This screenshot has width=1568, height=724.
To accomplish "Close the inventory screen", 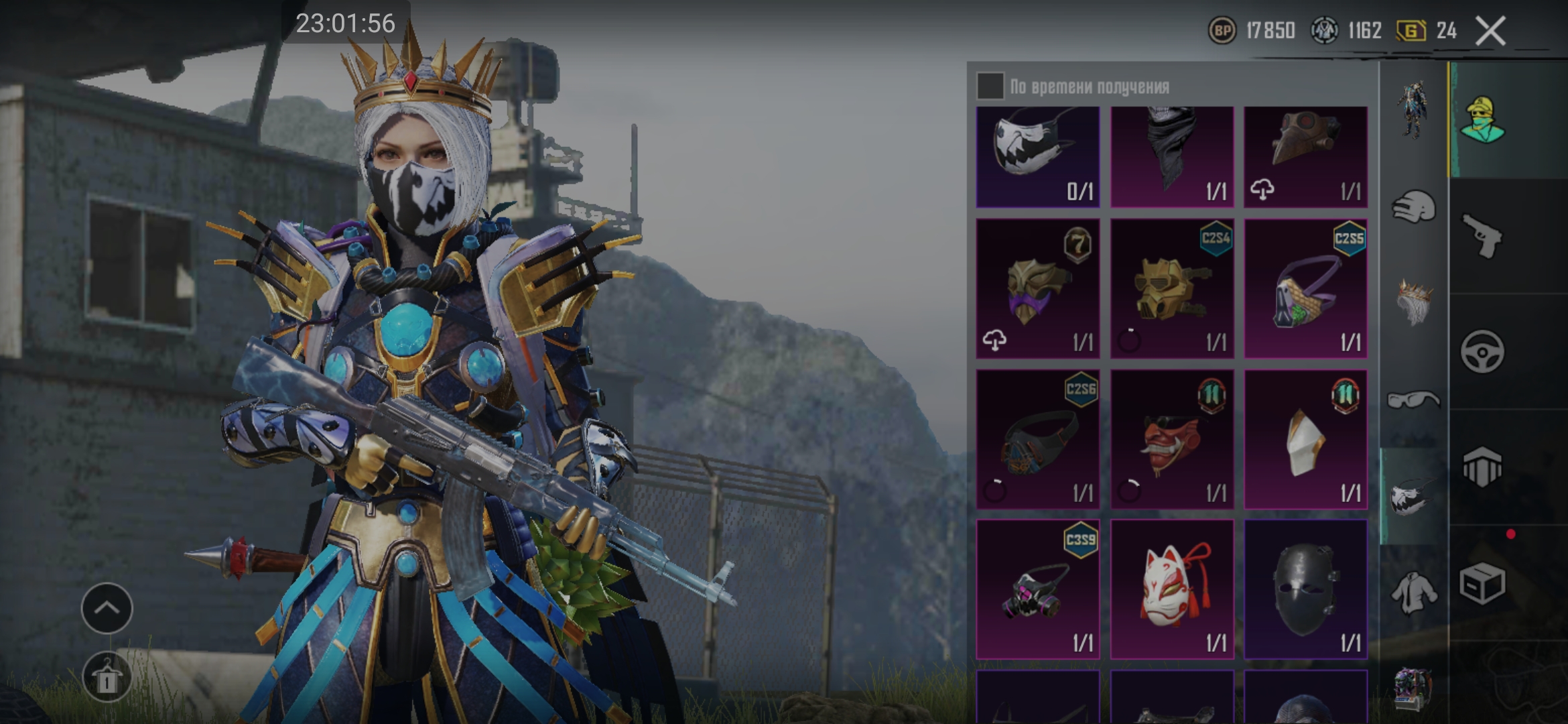I will click(x=1490, y=31).
